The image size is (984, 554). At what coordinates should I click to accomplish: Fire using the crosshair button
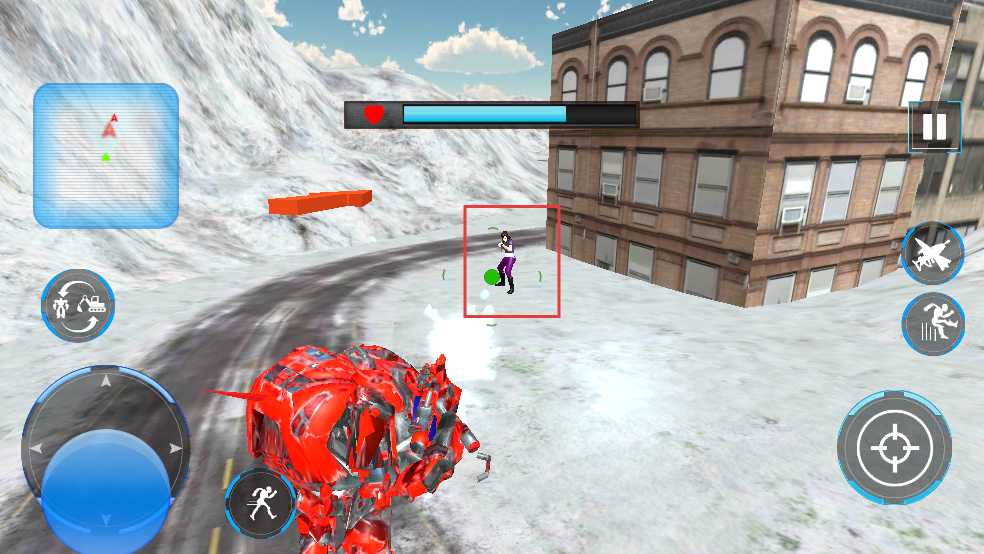click(894, 447)
